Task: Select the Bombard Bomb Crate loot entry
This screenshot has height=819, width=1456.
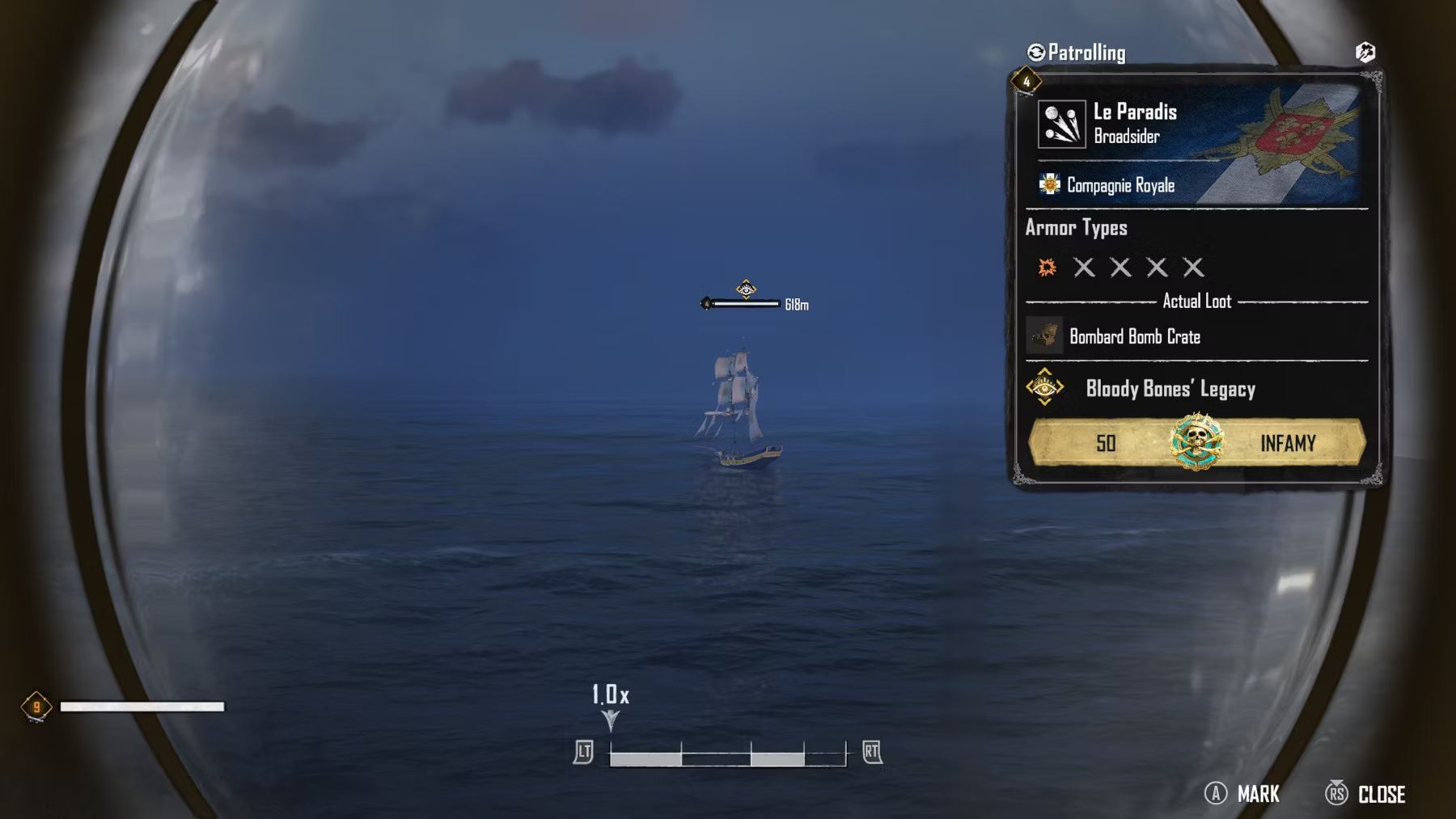Action: pyautogui.click(x=1134, y=336)
